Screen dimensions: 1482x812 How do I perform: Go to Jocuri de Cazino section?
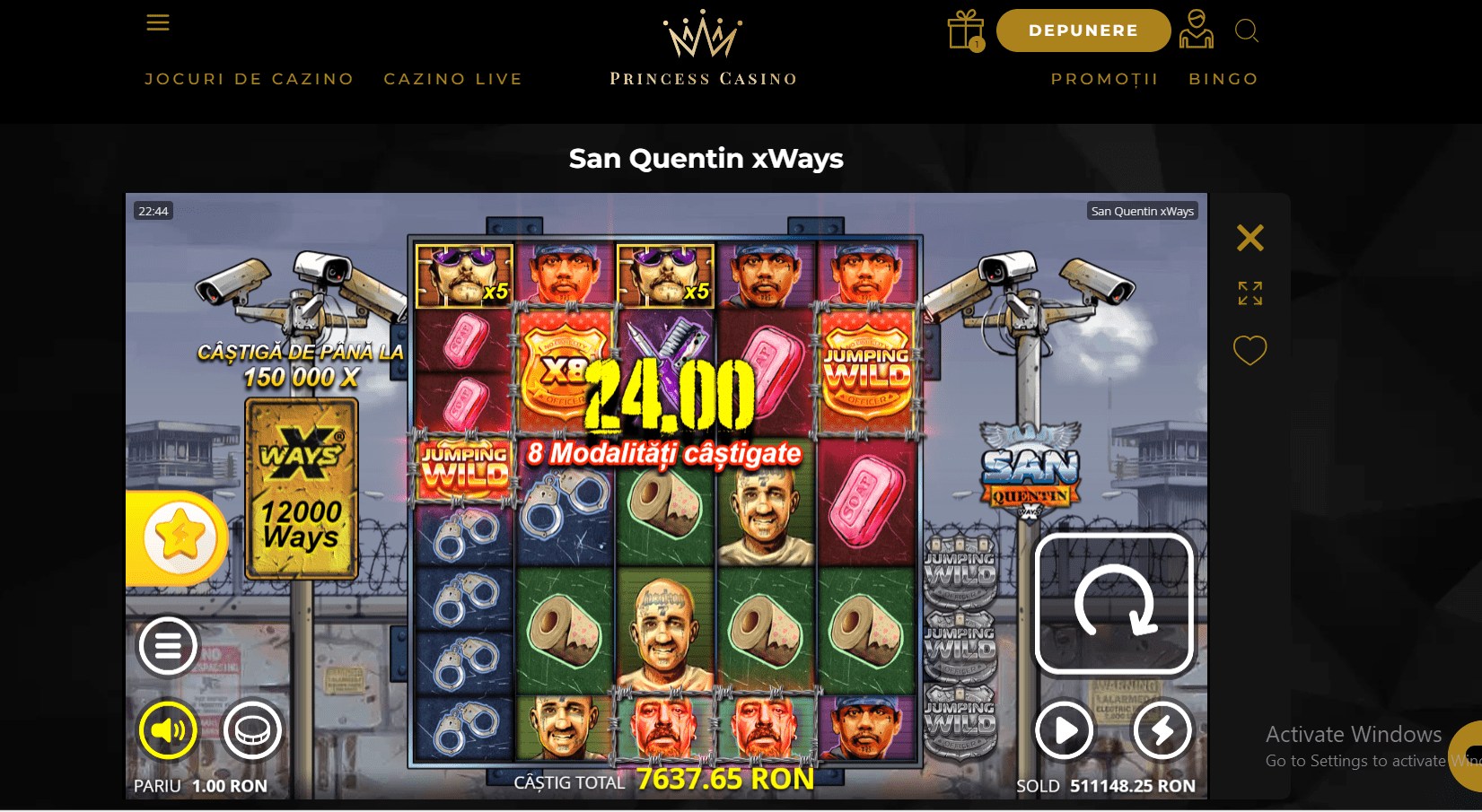(x=250, y=79)
